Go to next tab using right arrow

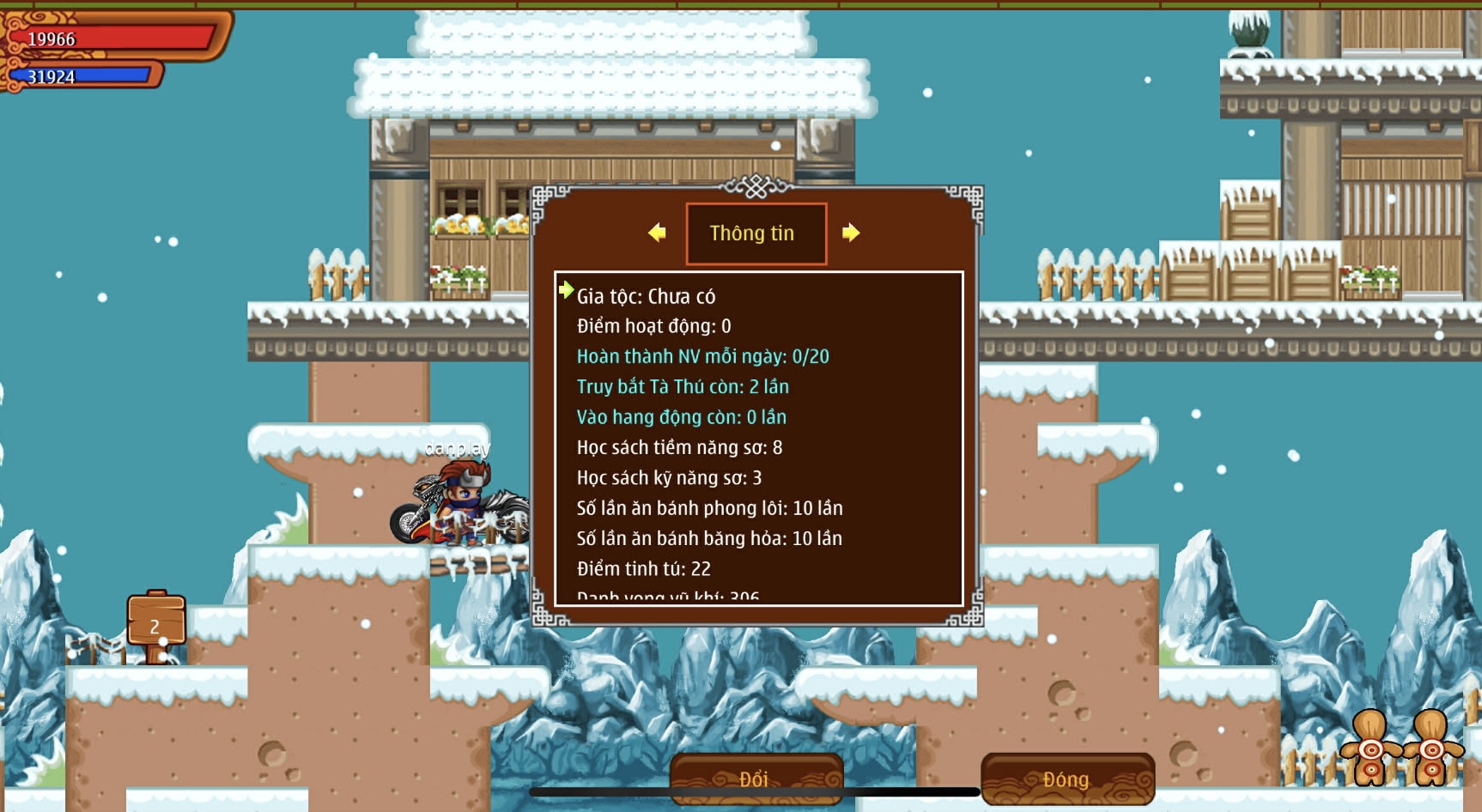tap(850, 233)
